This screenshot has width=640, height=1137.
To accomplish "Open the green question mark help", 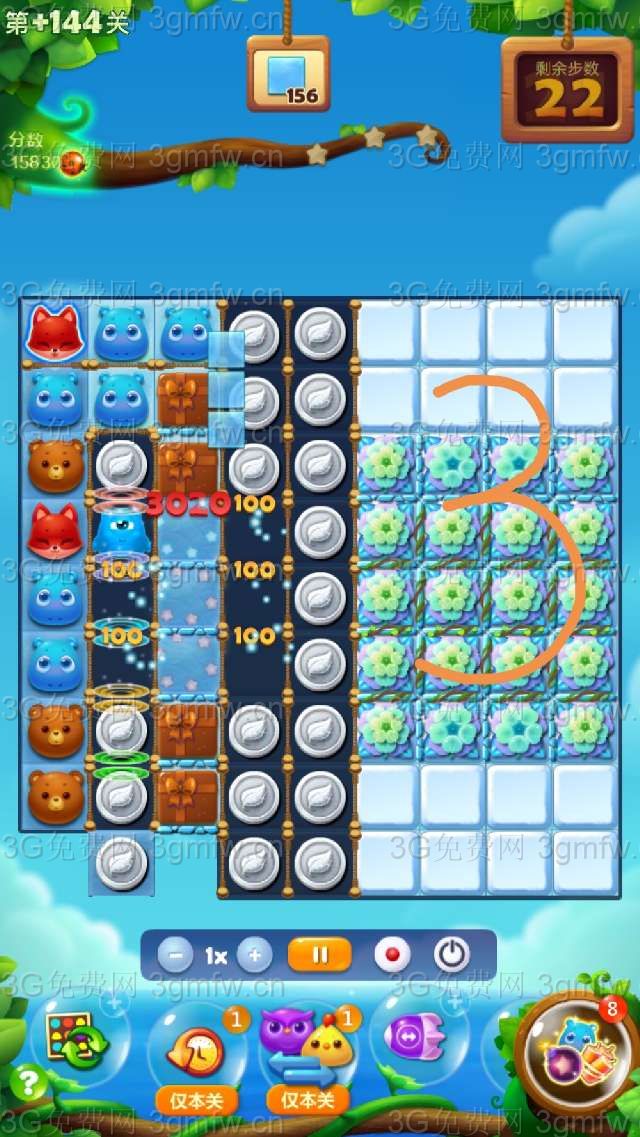I will pos(30,1083).
